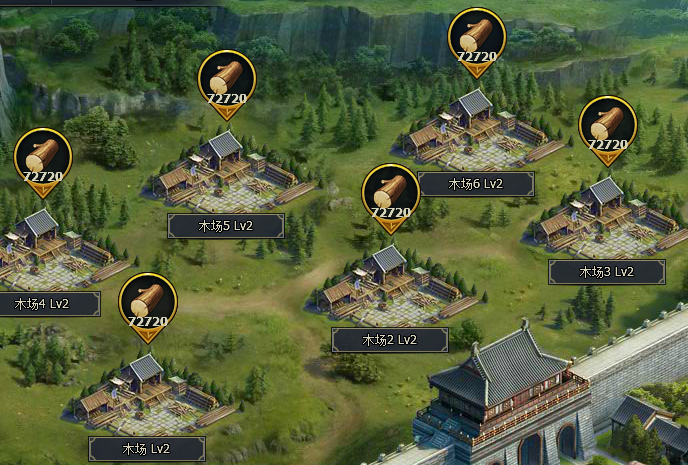
Task: Click the 木场2 Lv2 name label
Action: pyautogui.click(x=389, y=340)
